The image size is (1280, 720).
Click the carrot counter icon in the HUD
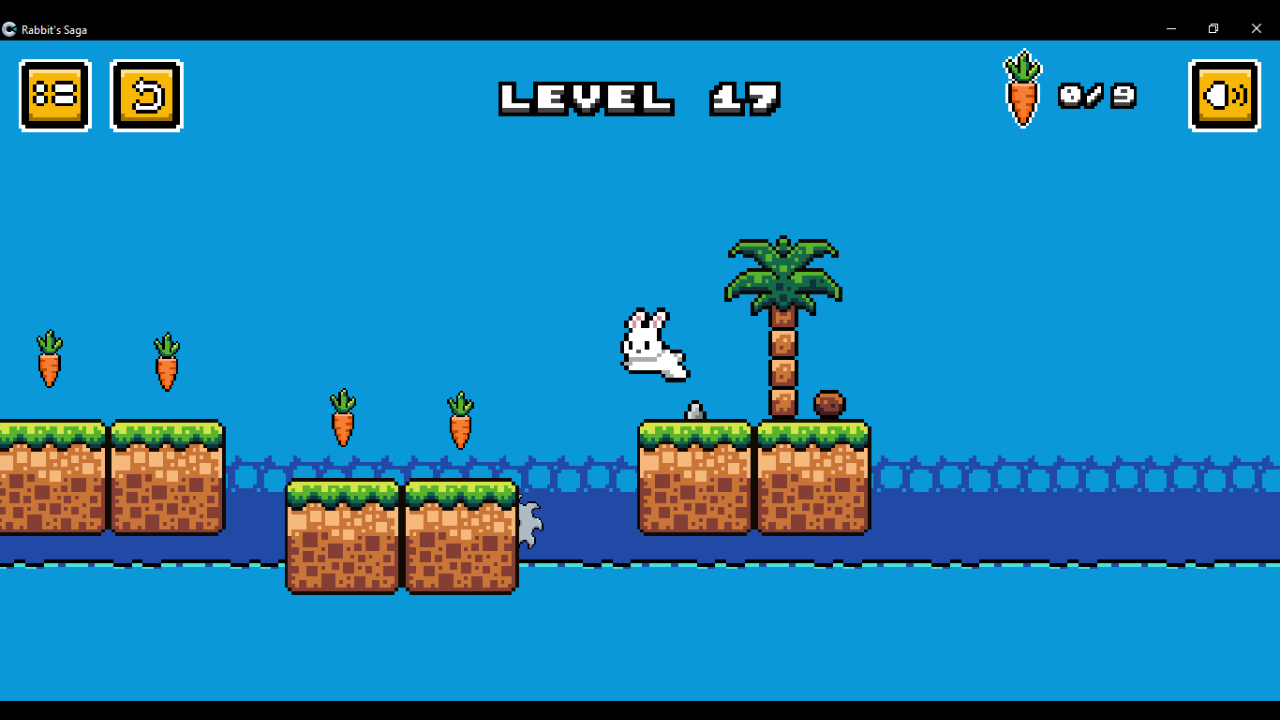click(1022, 90)
